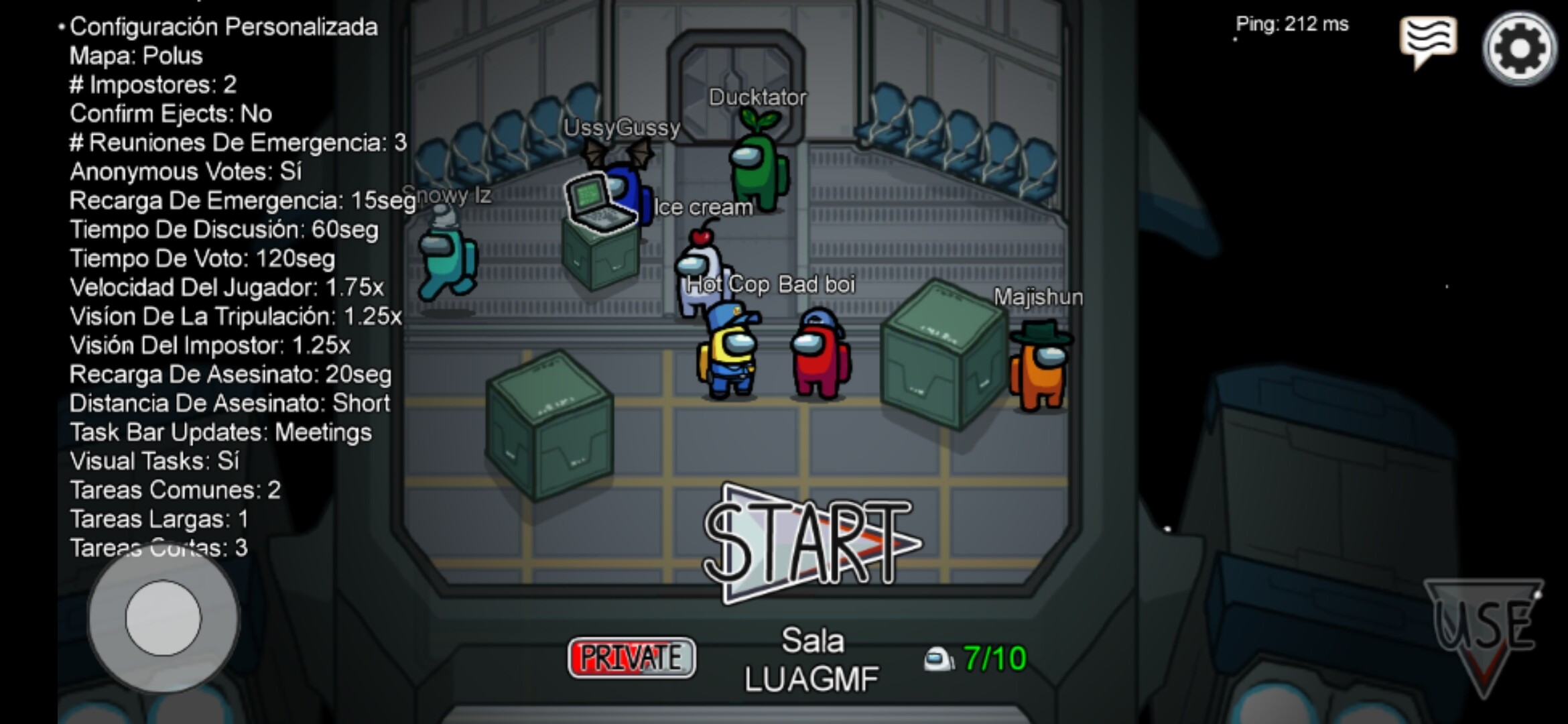1568x724 pixels.
Task: Open the settings gear menu
Action: pyautogui.click(x=1519, y=48)
